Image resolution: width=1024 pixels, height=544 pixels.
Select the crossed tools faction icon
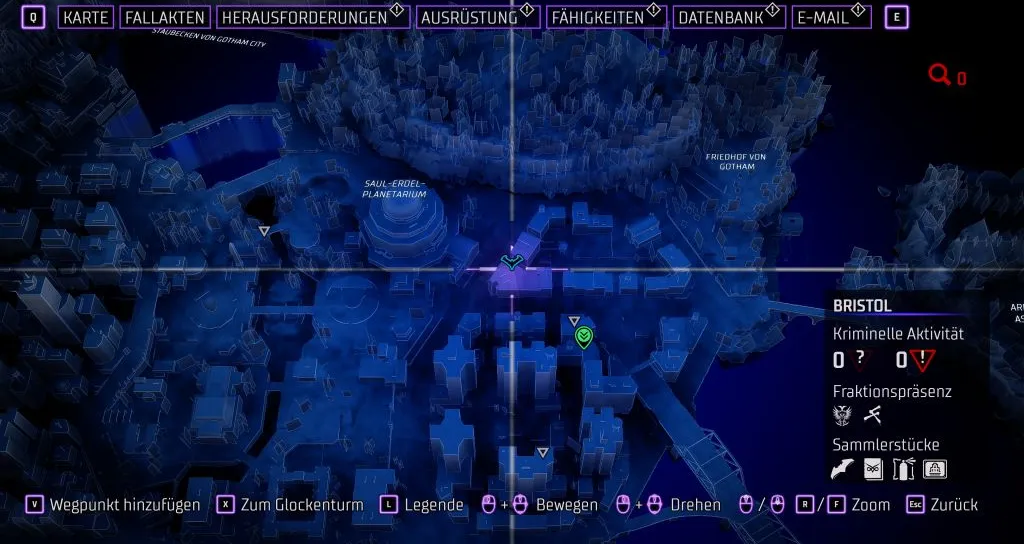coord(871,415)
